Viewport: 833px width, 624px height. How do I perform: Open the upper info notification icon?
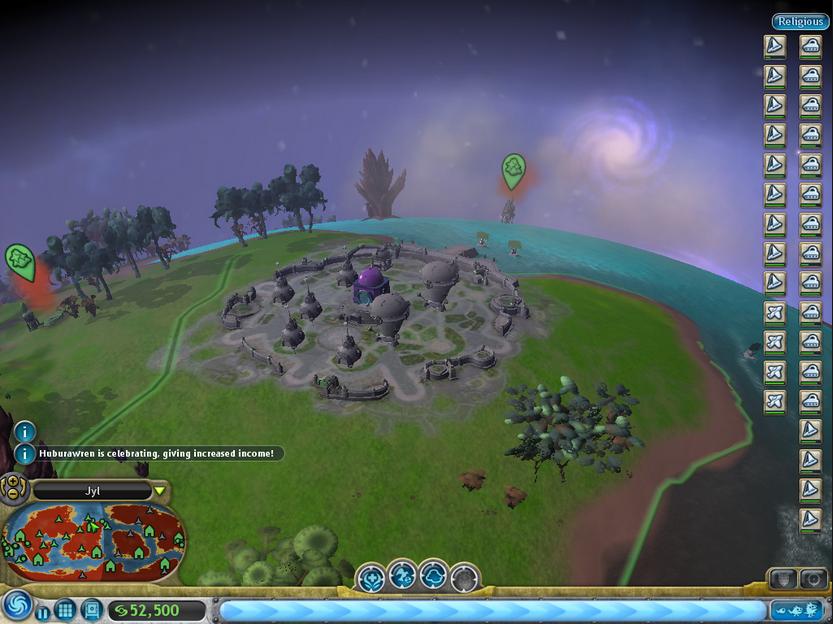tap(25, 432)
